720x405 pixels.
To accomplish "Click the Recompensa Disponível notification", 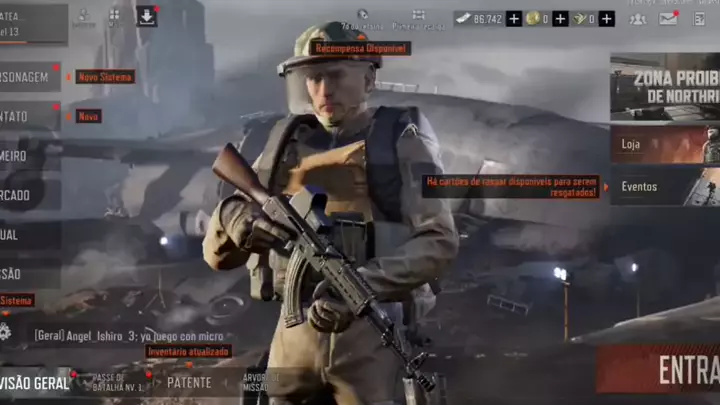I will (360, 48).
